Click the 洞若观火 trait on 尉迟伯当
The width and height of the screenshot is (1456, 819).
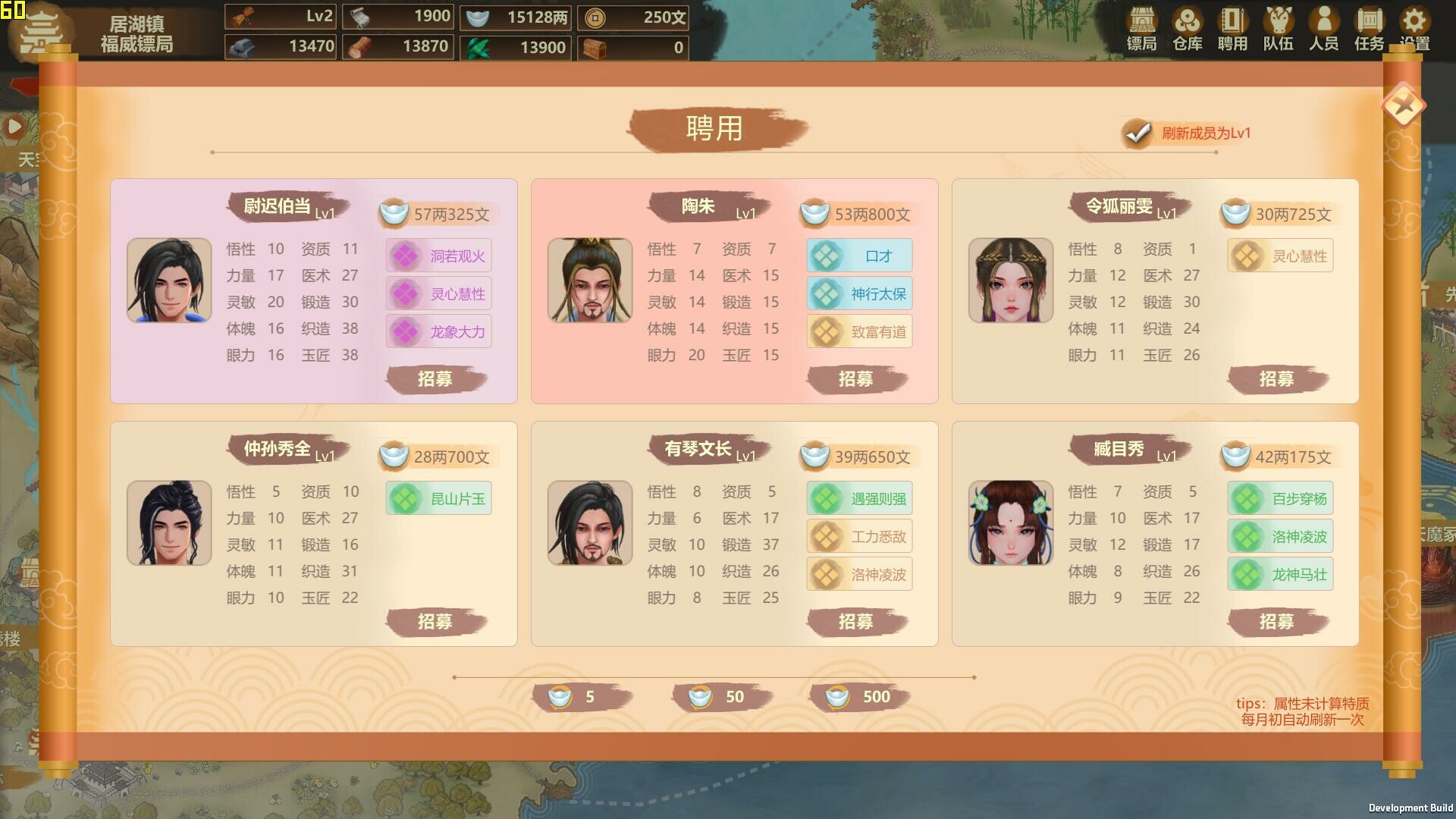(x=438, y=256)
